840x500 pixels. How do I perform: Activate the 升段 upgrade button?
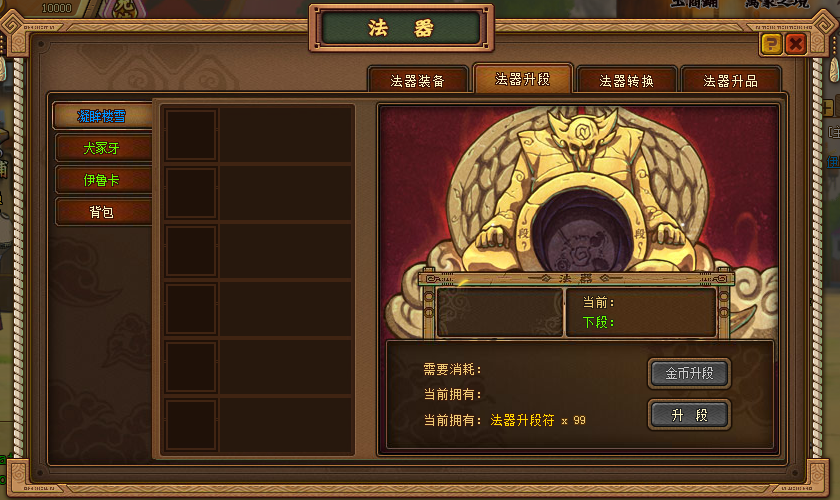[x=689, y=414]
